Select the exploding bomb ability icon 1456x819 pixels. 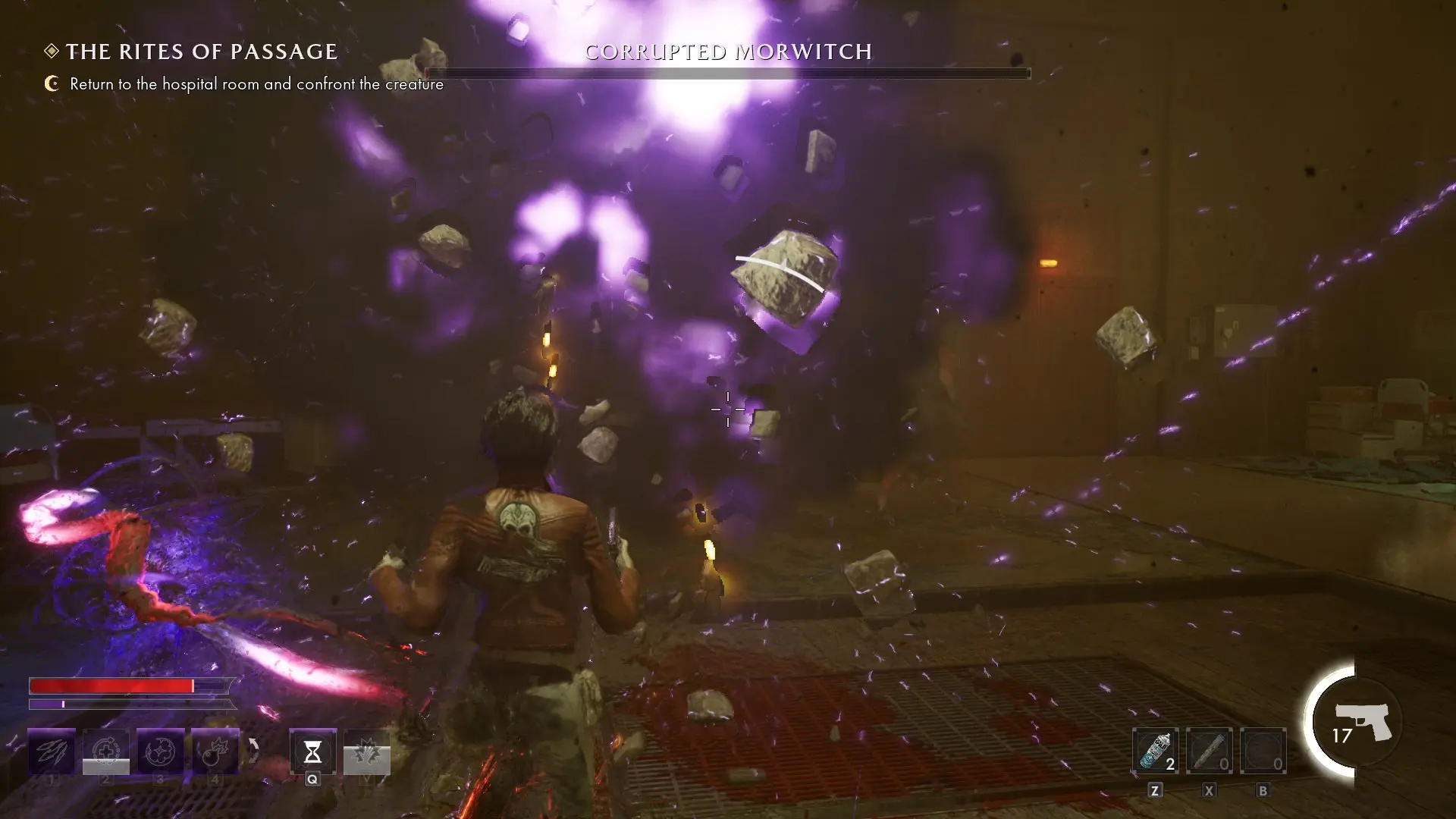pos(215,751)
